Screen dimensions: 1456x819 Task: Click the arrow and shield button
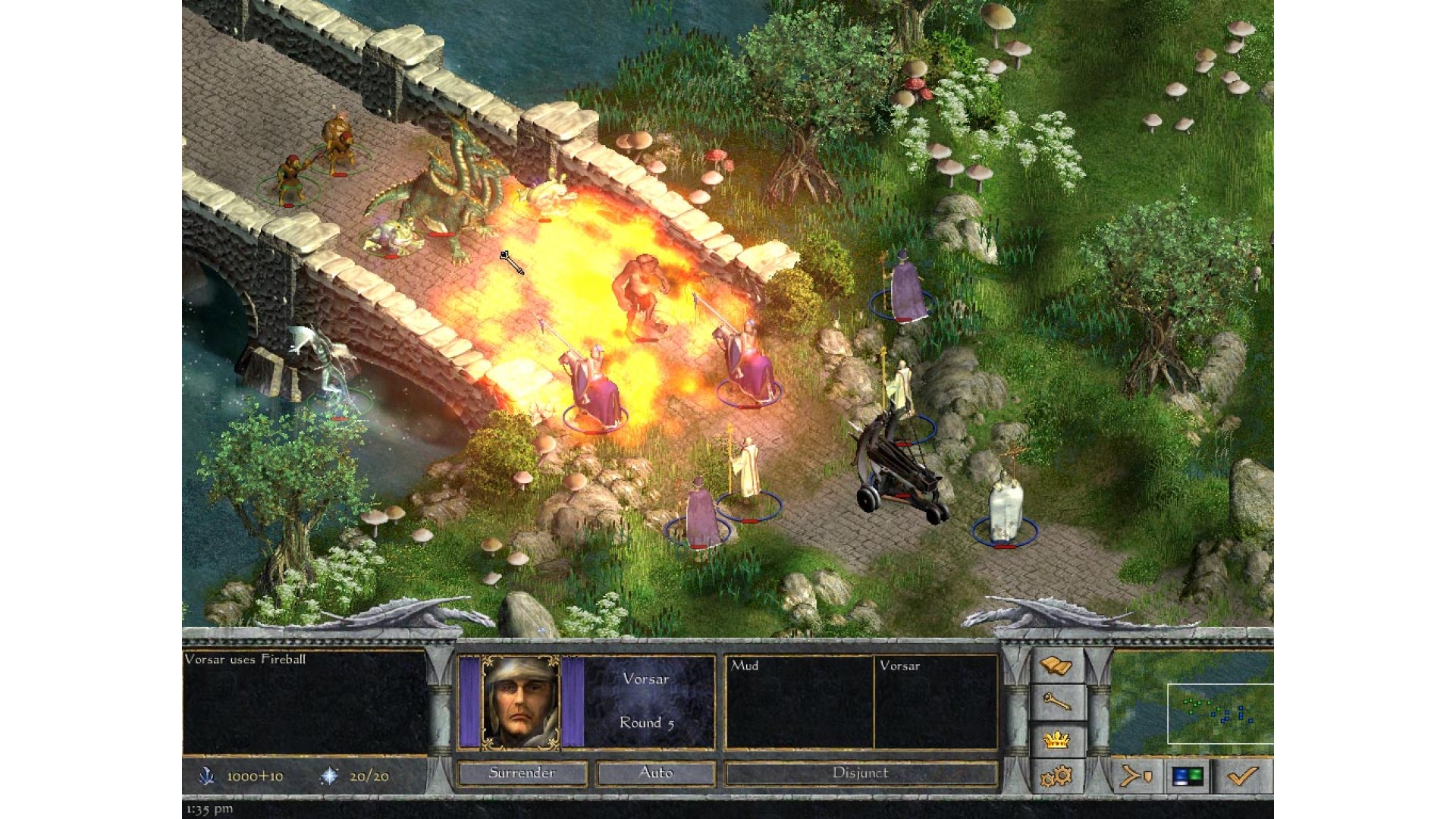(1137, 777)
